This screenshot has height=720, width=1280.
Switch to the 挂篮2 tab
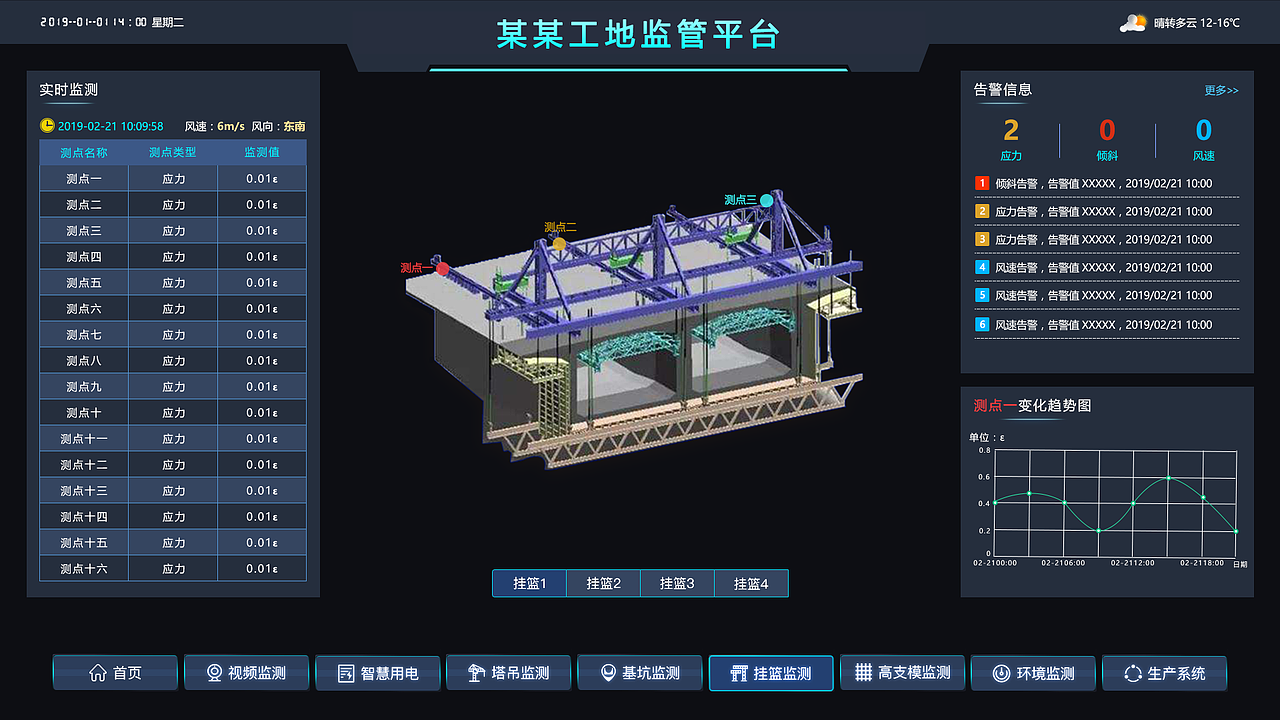pyautogui.click(x=603, y=583)
